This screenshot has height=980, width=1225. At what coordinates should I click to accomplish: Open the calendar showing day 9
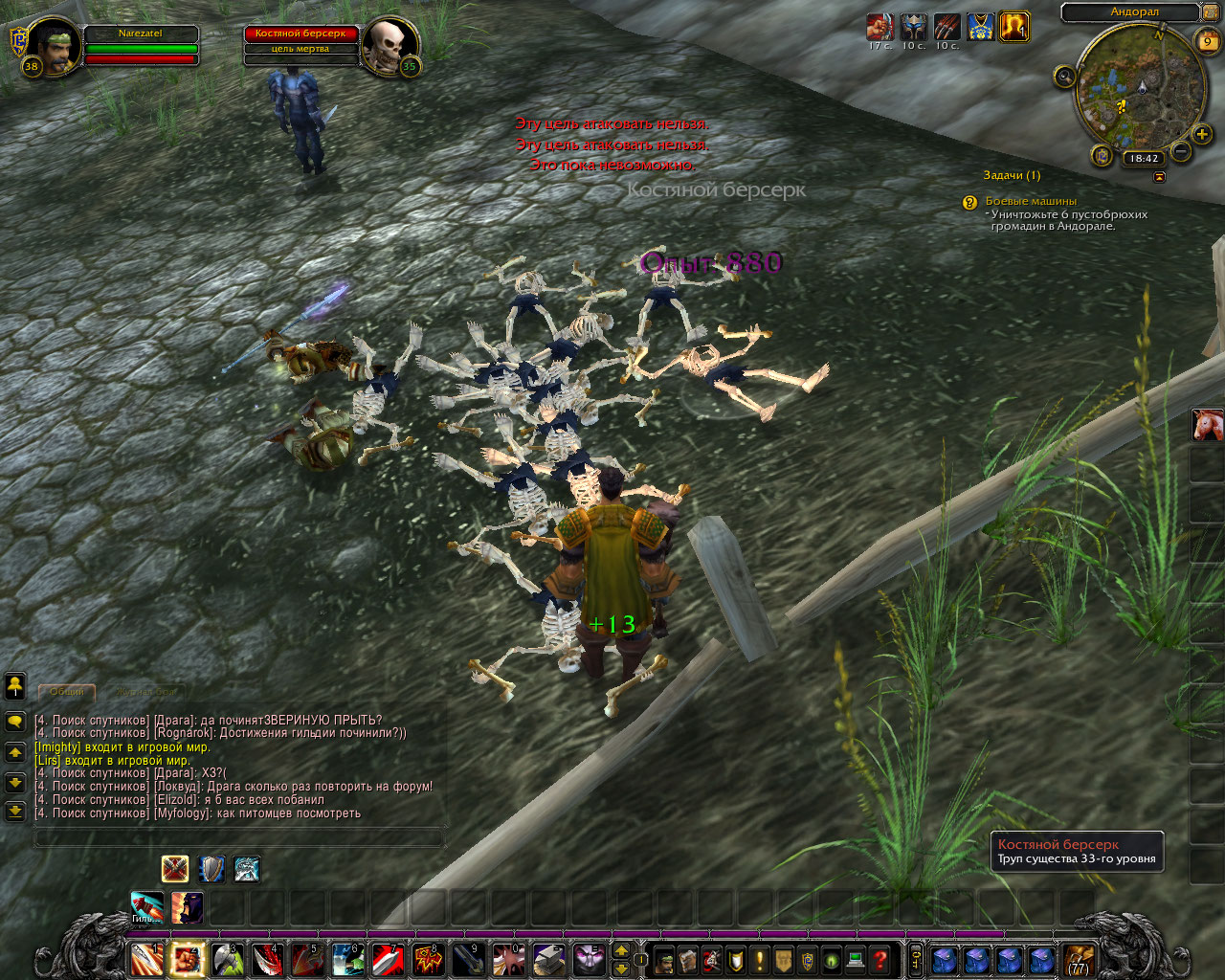[x=1207, y=41]
